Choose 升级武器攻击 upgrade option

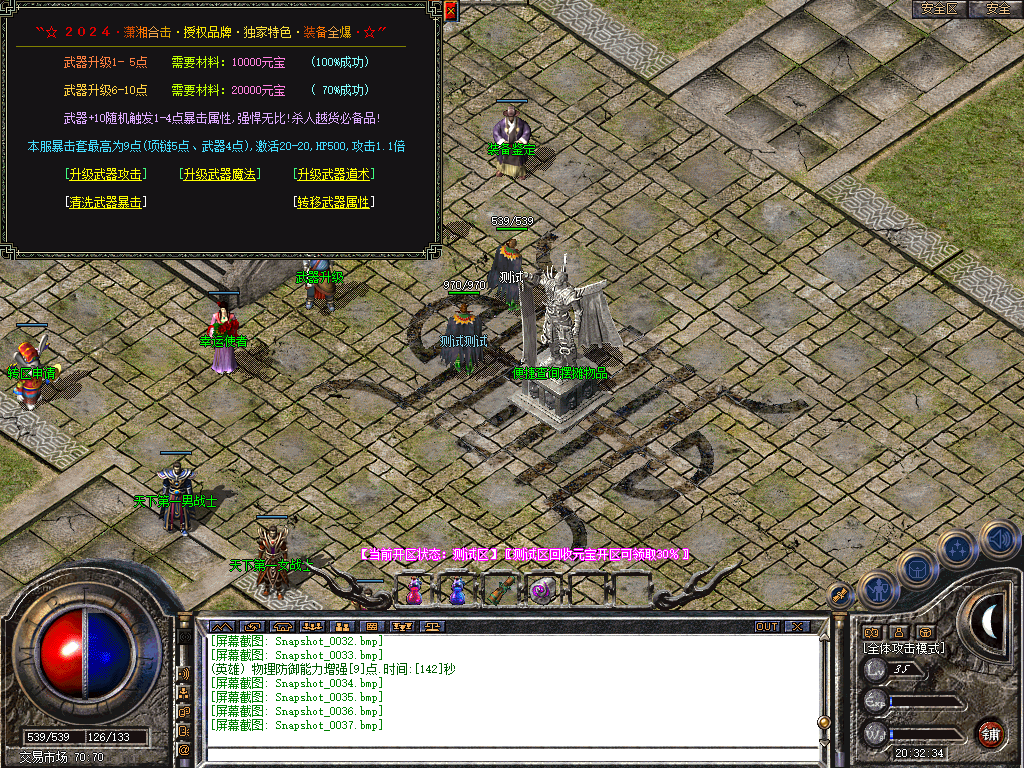pyautogui.click(x=105, y=174)
